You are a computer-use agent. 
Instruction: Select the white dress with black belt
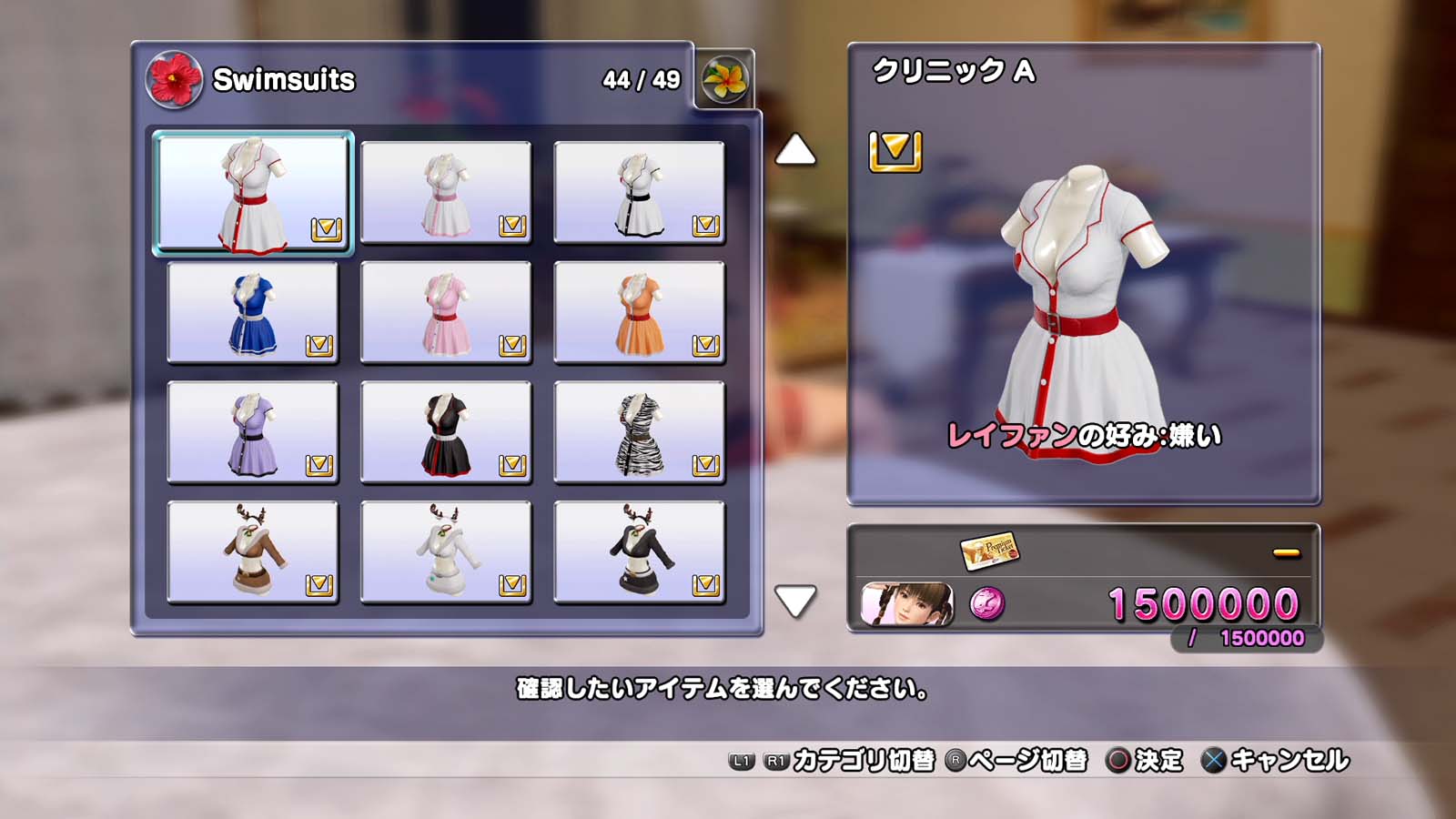[639, 193]
